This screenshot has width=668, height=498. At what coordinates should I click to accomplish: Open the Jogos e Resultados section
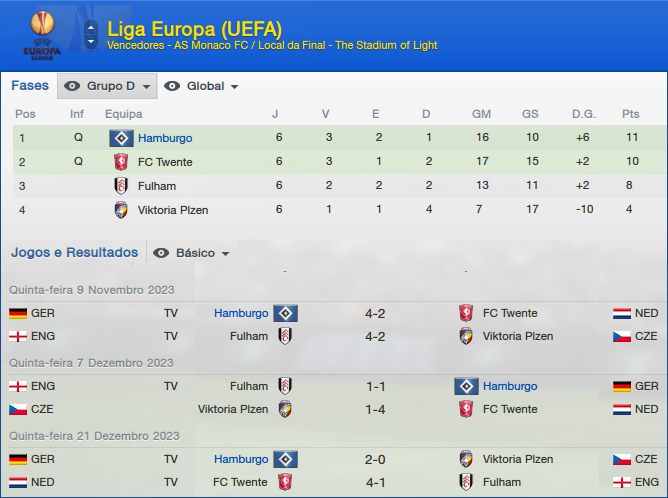(74, 252)
